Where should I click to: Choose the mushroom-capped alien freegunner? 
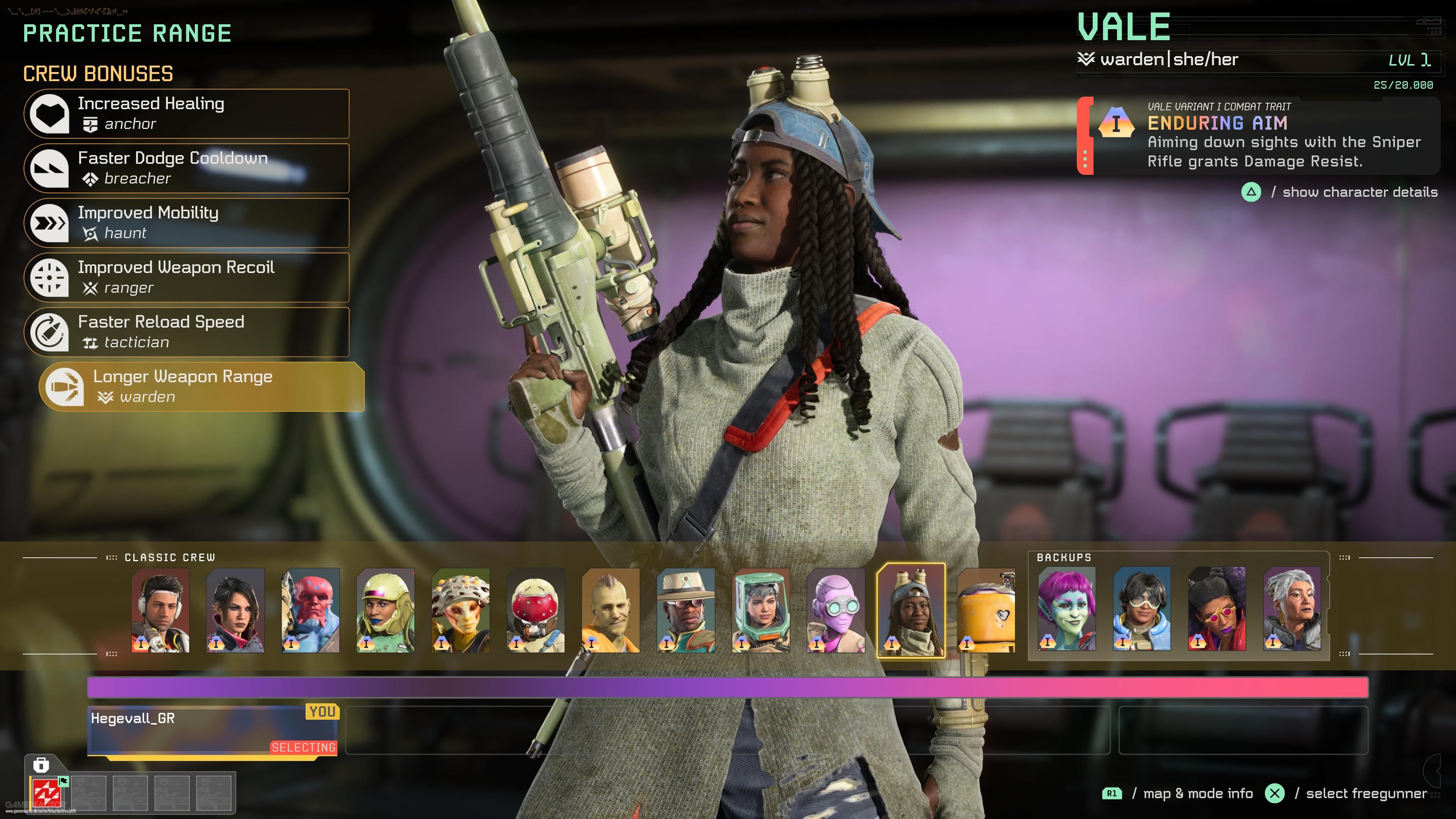pos(461,610)
